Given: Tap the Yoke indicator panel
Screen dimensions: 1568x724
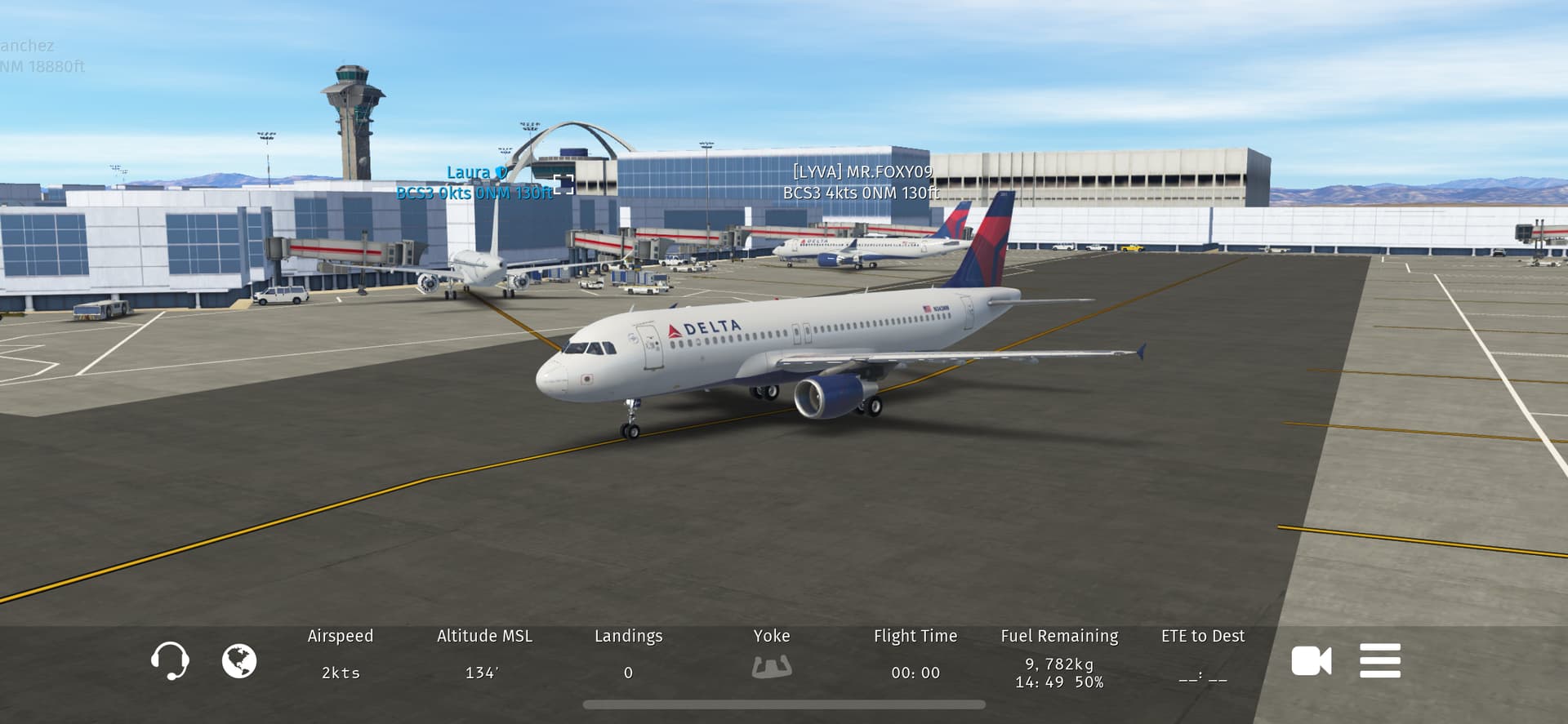Looking at the screenshot, I should click(771, 655).
